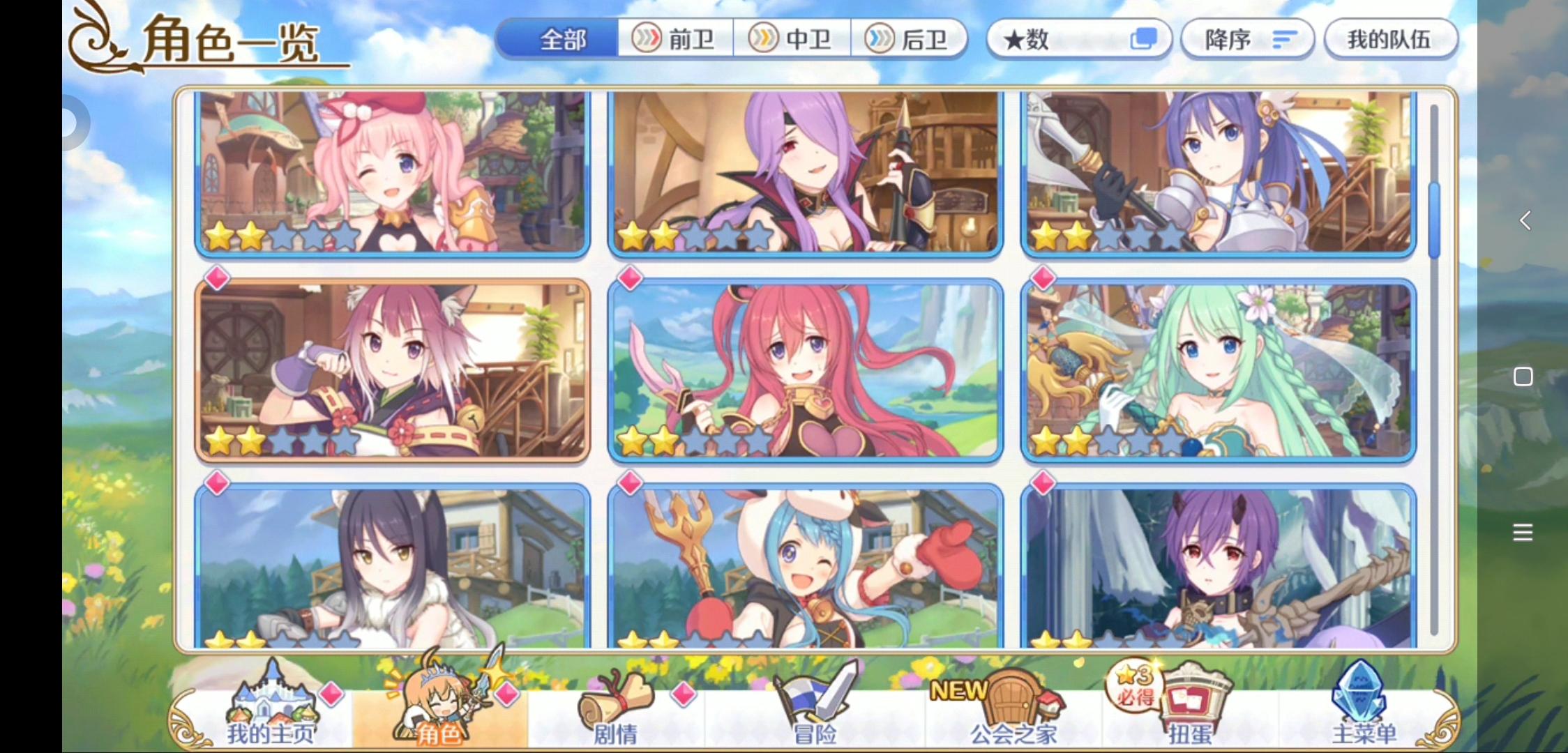The height and width of the screenshot is (753, 1568).
Task: Switch to the 全部 tab
Action: click(x=556, y=40)
